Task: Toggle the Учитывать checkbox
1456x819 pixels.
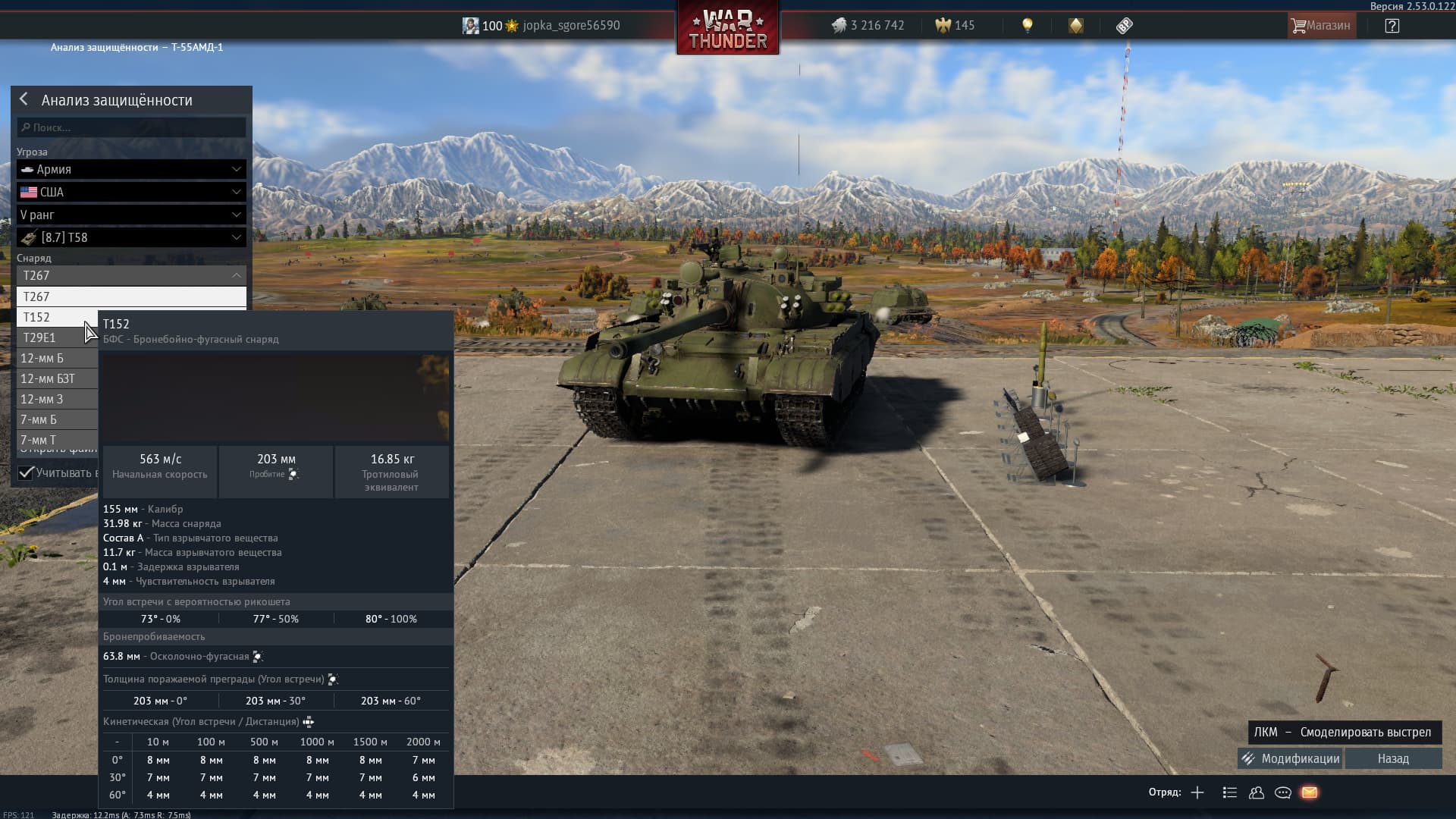Action: (27, 472)
